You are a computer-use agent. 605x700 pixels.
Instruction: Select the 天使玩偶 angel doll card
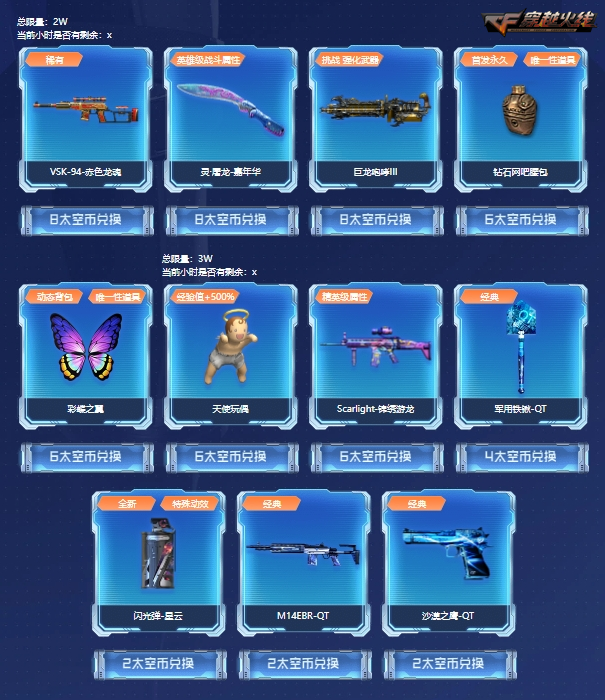pos(231,356)
